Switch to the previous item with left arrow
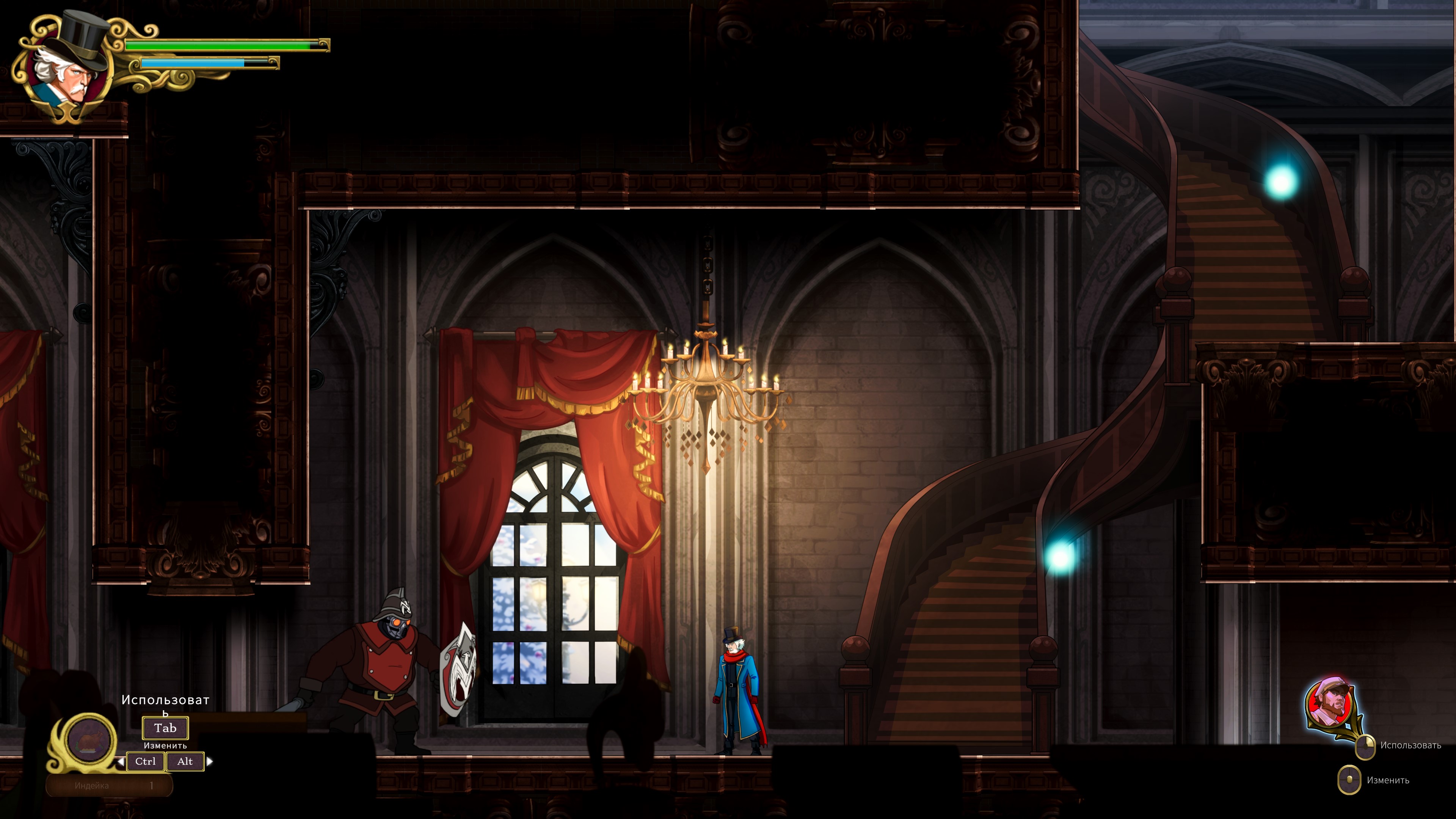1456x819 pixels. point(121,762)
